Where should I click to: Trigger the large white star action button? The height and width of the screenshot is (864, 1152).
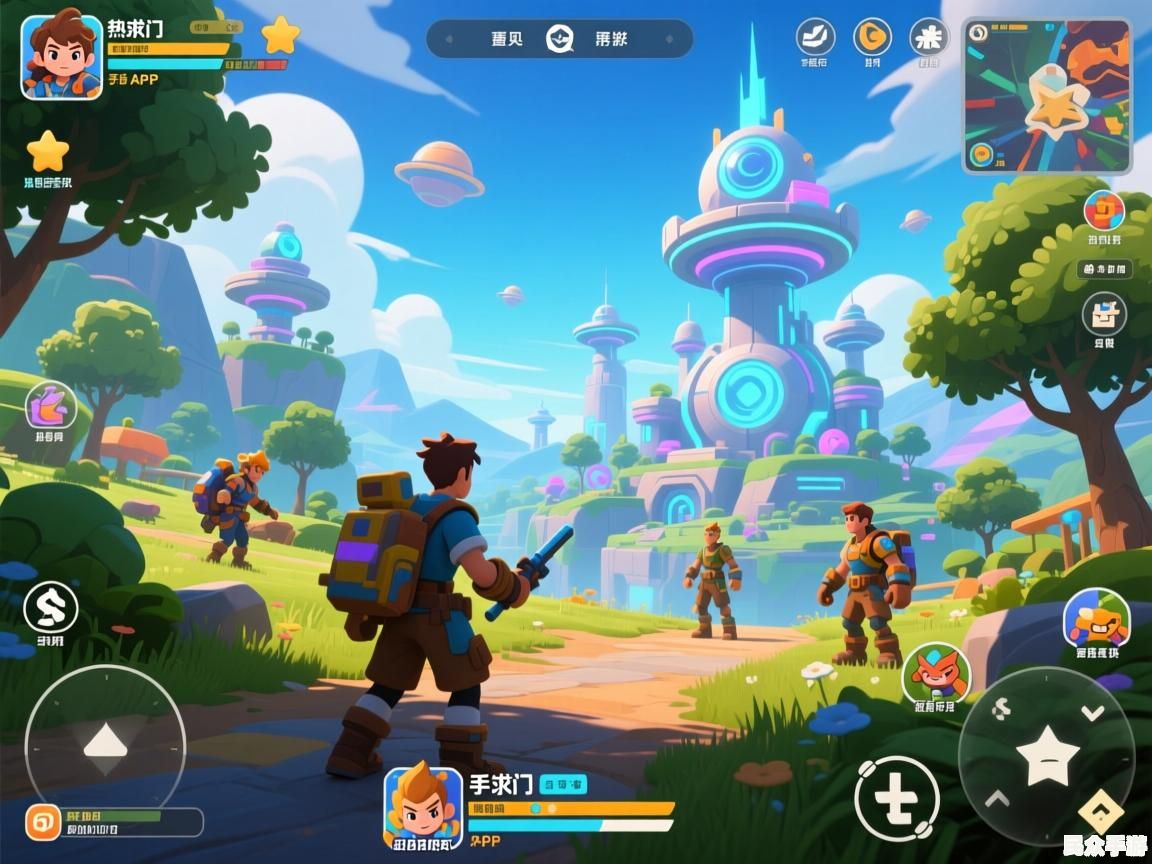click(x=1046, y=755)
